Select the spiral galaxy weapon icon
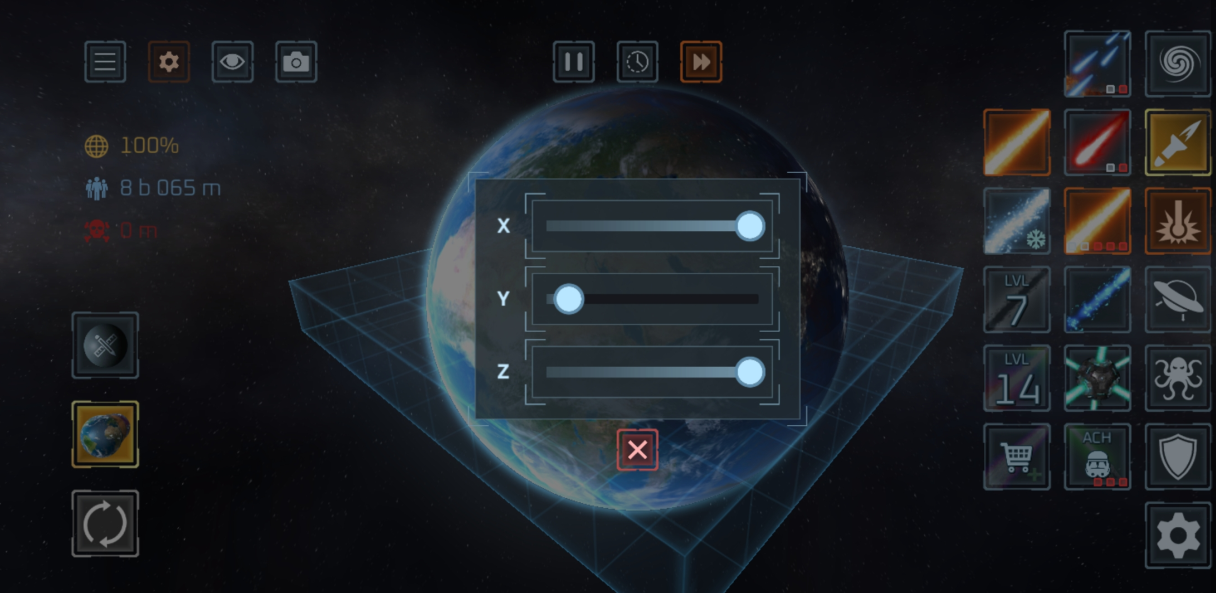The image size is (1216, 593). pos(1177,63)
